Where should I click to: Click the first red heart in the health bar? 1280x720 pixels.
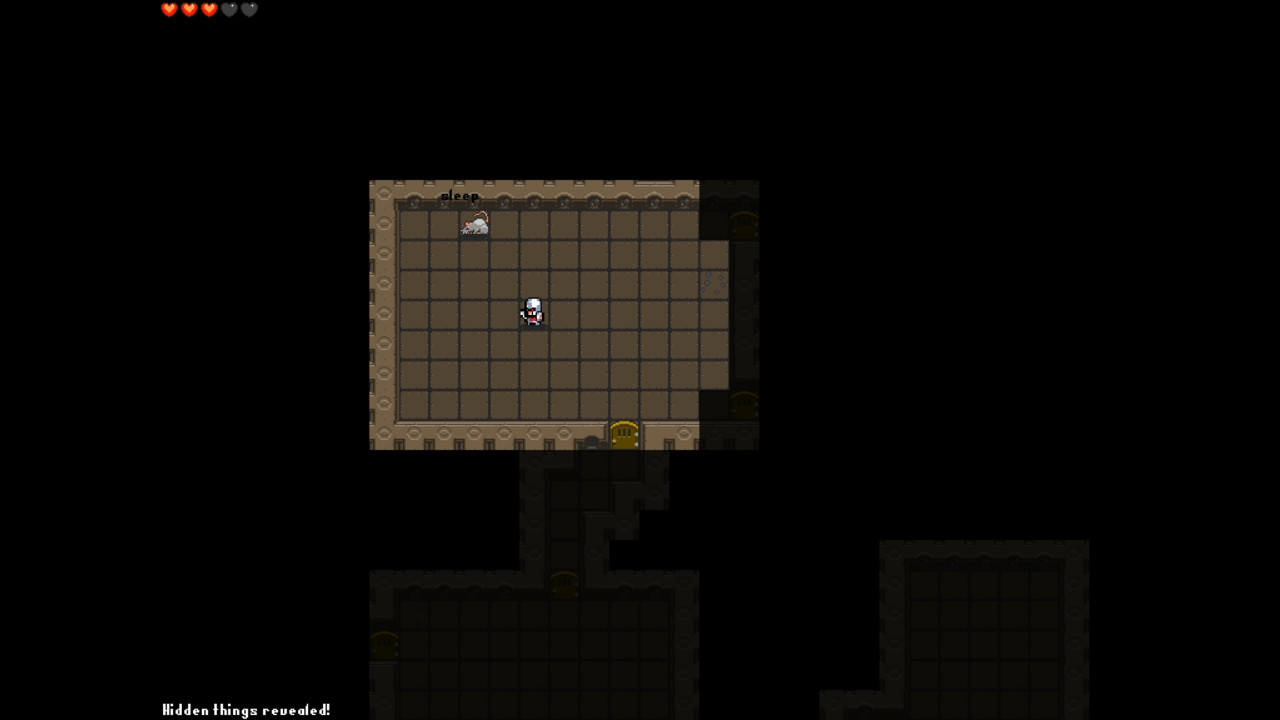(x=169, y=9)
